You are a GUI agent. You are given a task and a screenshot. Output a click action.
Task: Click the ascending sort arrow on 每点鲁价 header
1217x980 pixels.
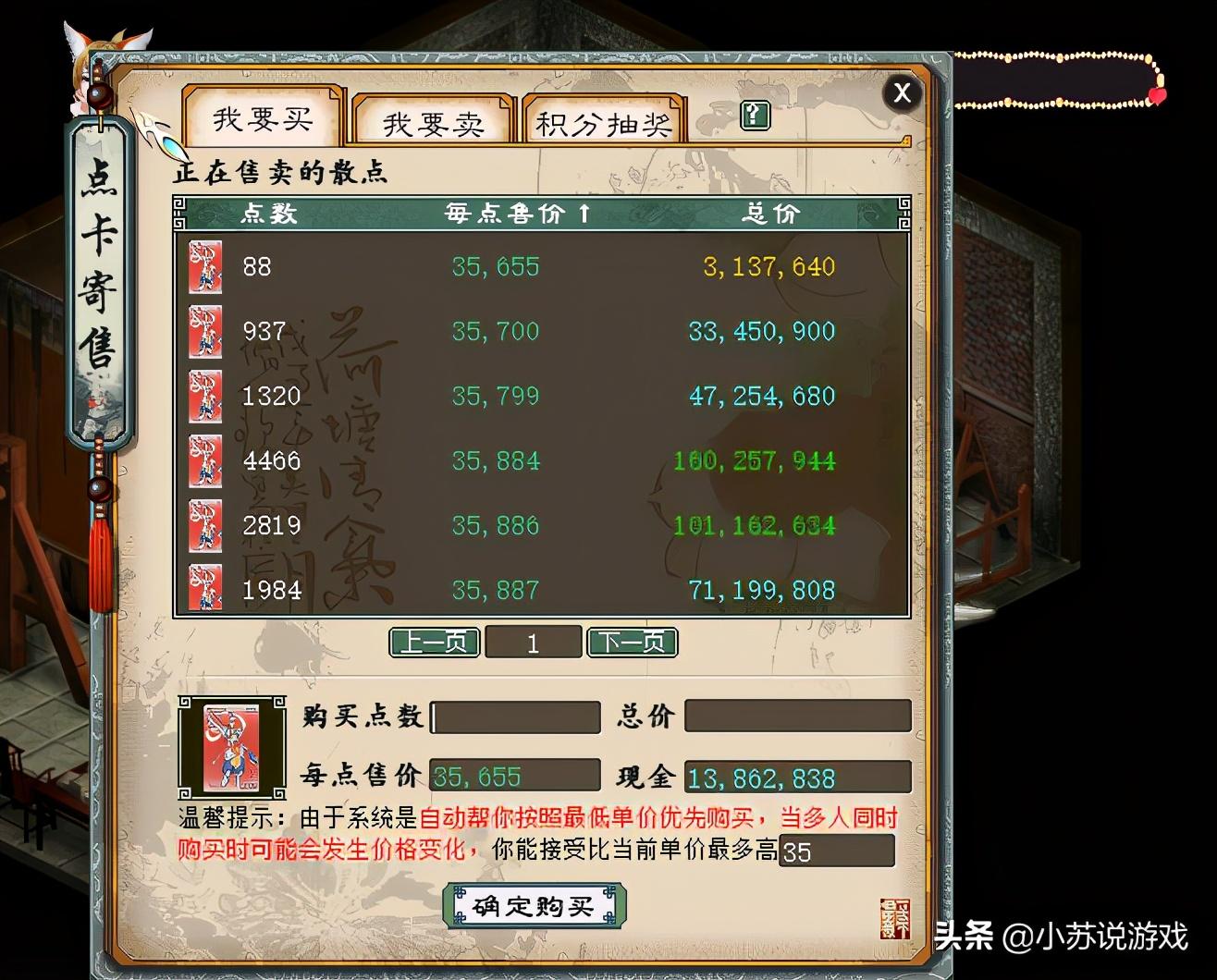pos(583,214)
